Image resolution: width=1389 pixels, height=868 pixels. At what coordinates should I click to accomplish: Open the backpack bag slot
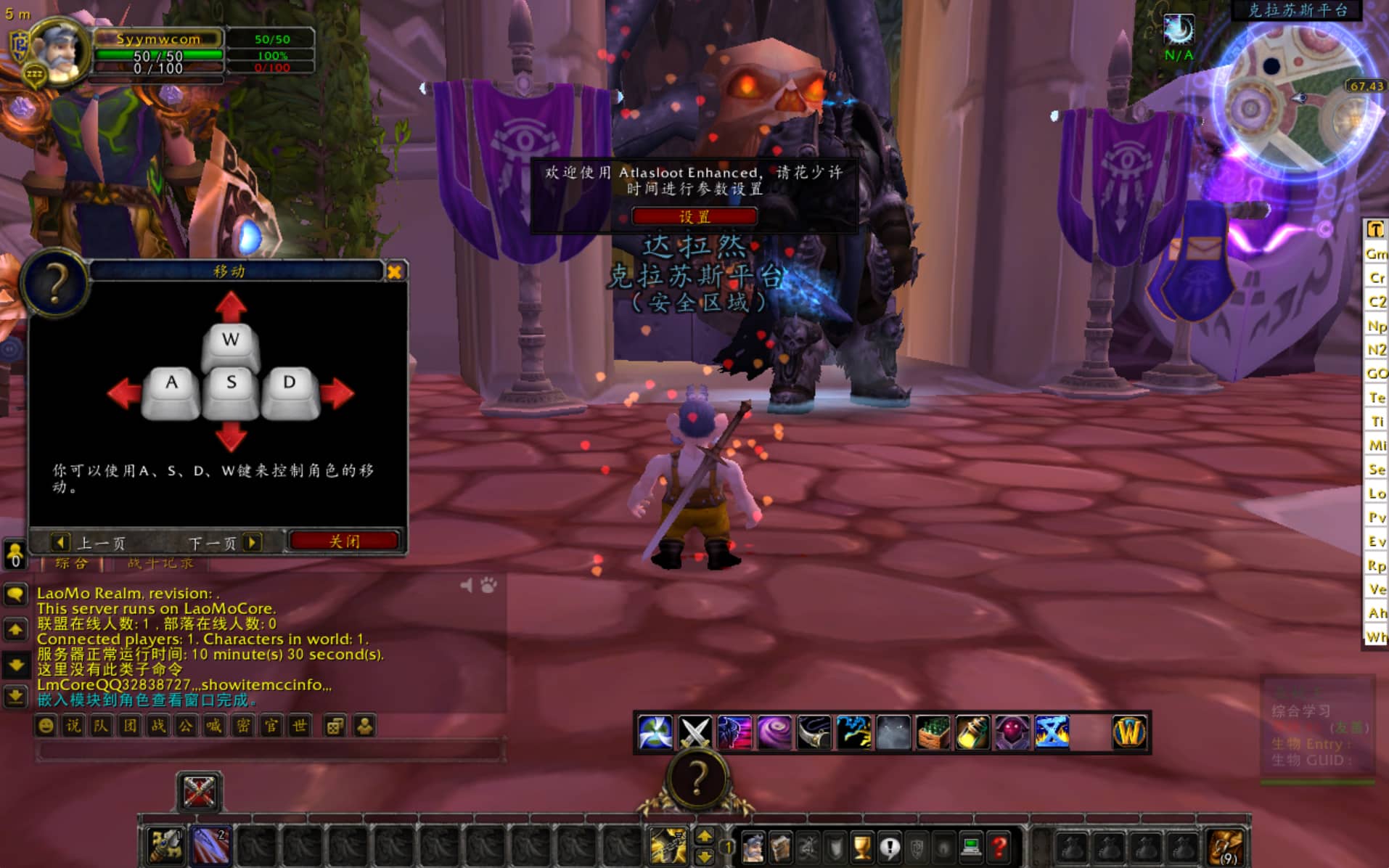(1225, 847)
